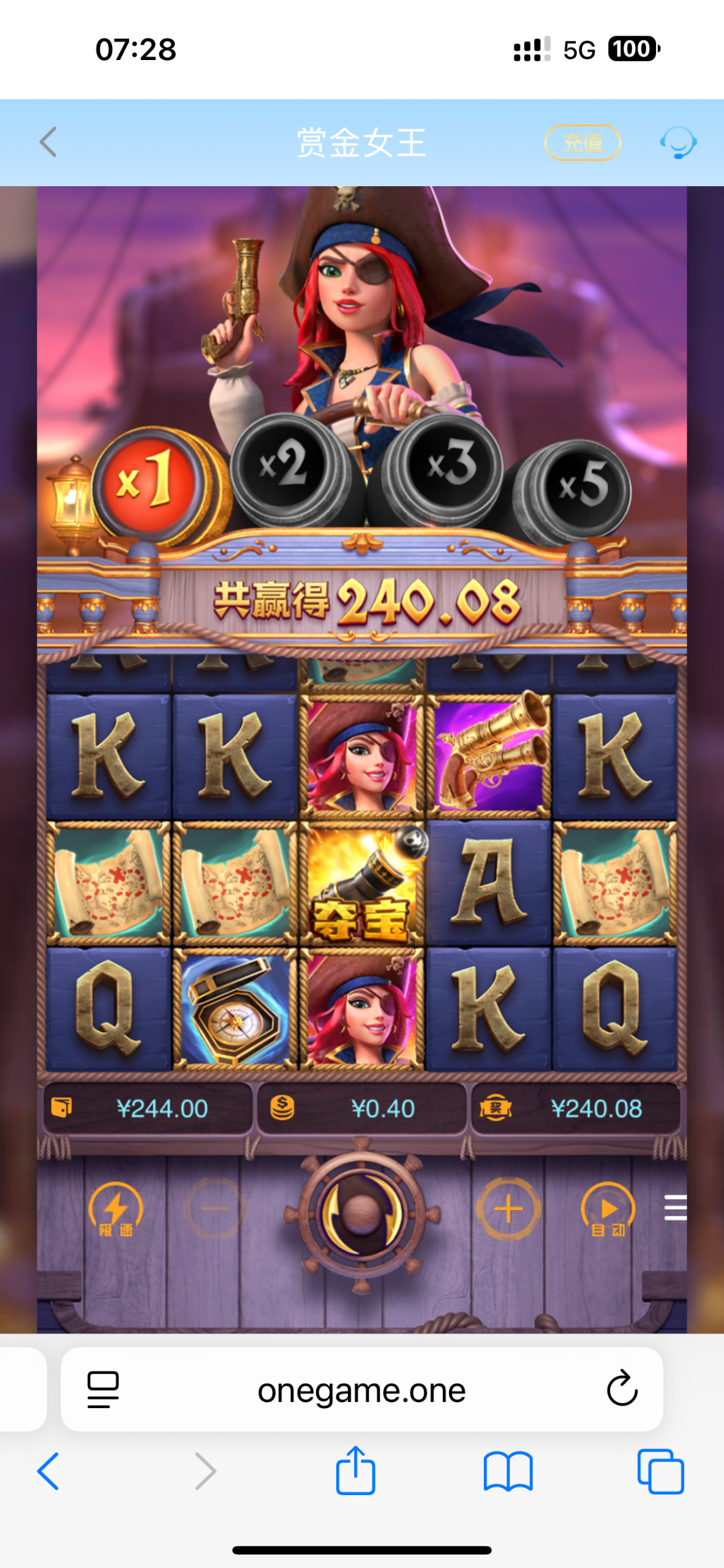Contact support via the headset icon

[677, 143]
